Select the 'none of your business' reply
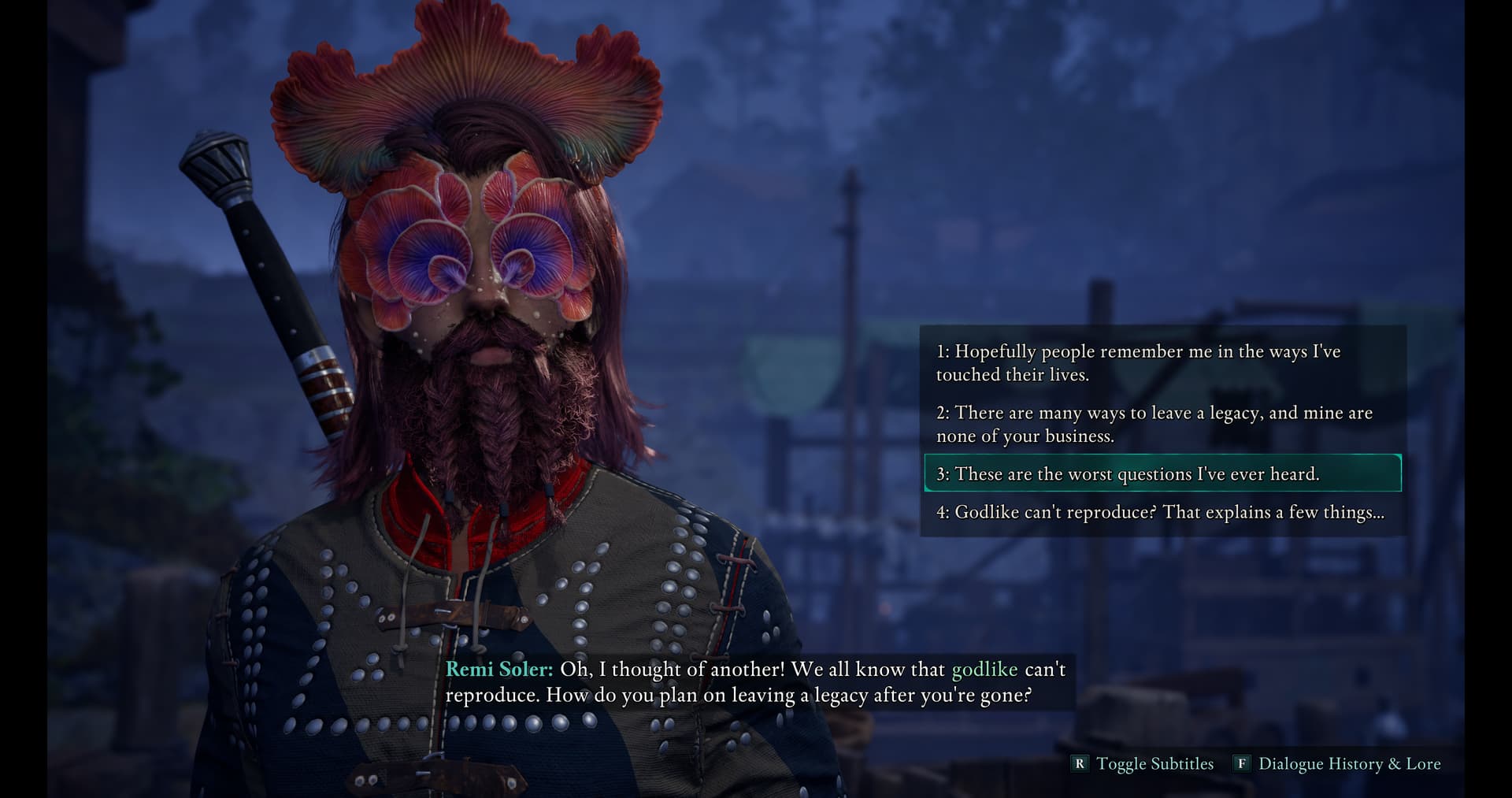Image resolution: width=1512 pixels, height=798 pixels. click(x=1153, y=424)
